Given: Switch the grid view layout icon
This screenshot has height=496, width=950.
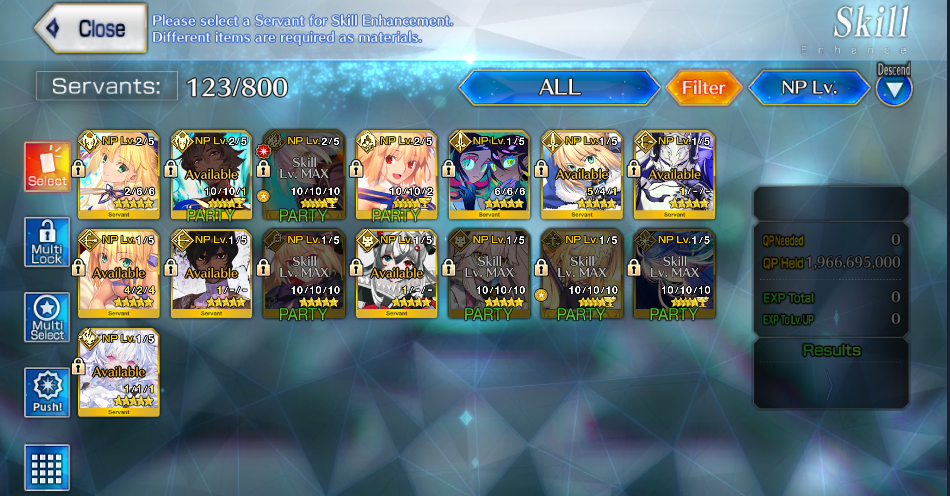Looking at the screenshot, I should pos(47,467).
